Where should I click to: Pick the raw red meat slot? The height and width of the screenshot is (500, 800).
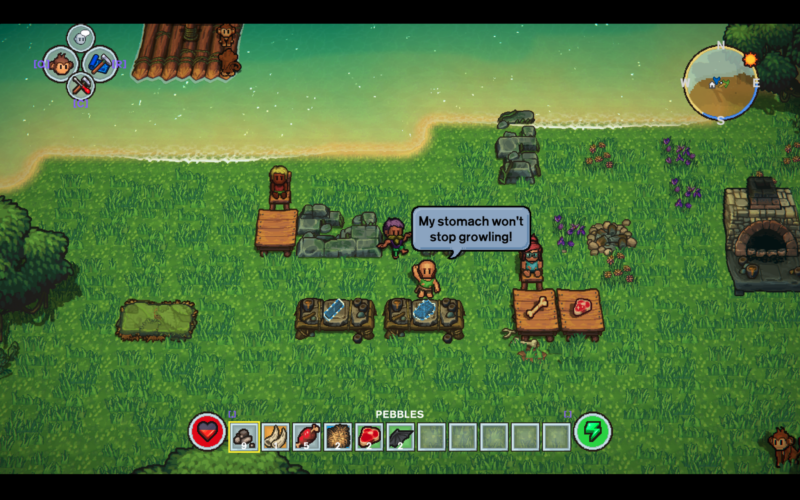(369, 436)
